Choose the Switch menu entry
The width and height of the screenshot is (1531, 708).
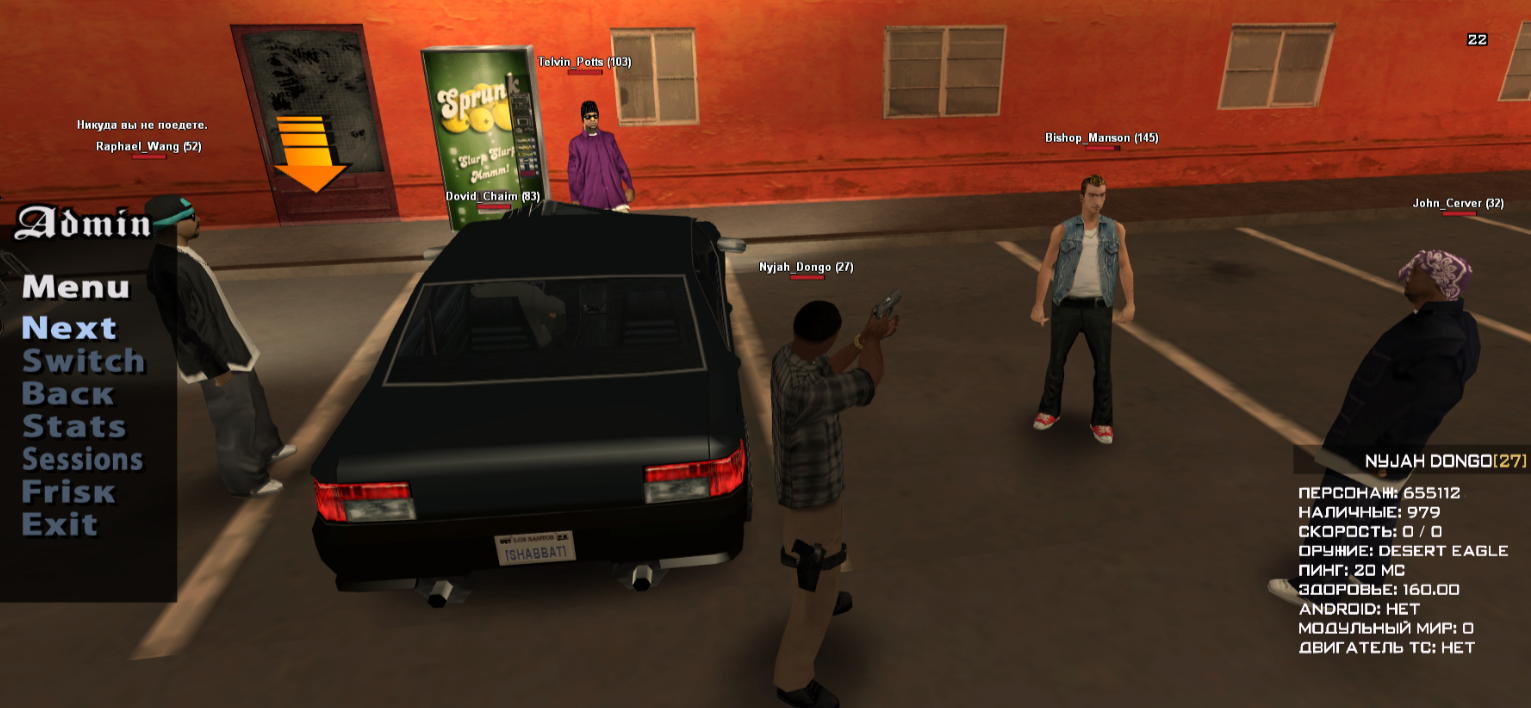tap(83, 361)
